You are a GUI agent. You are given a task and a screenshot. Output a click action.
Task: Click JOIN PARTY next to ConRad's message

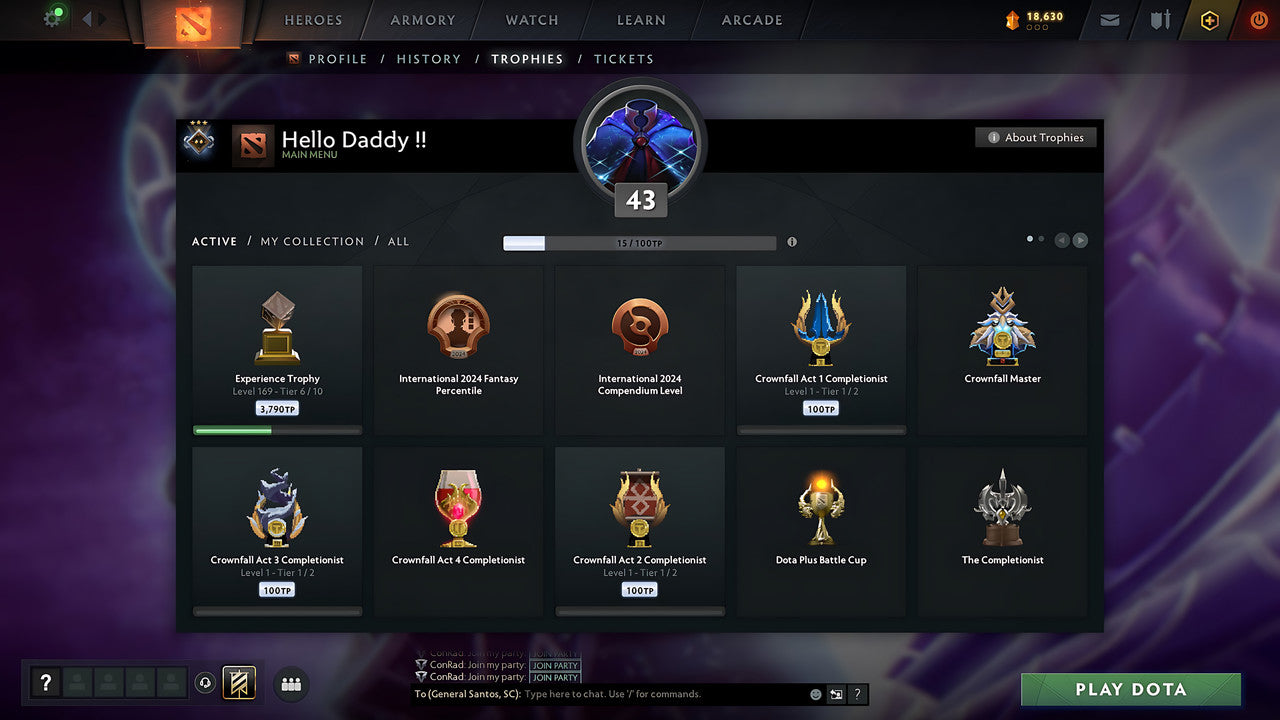(x=555, y=665)
